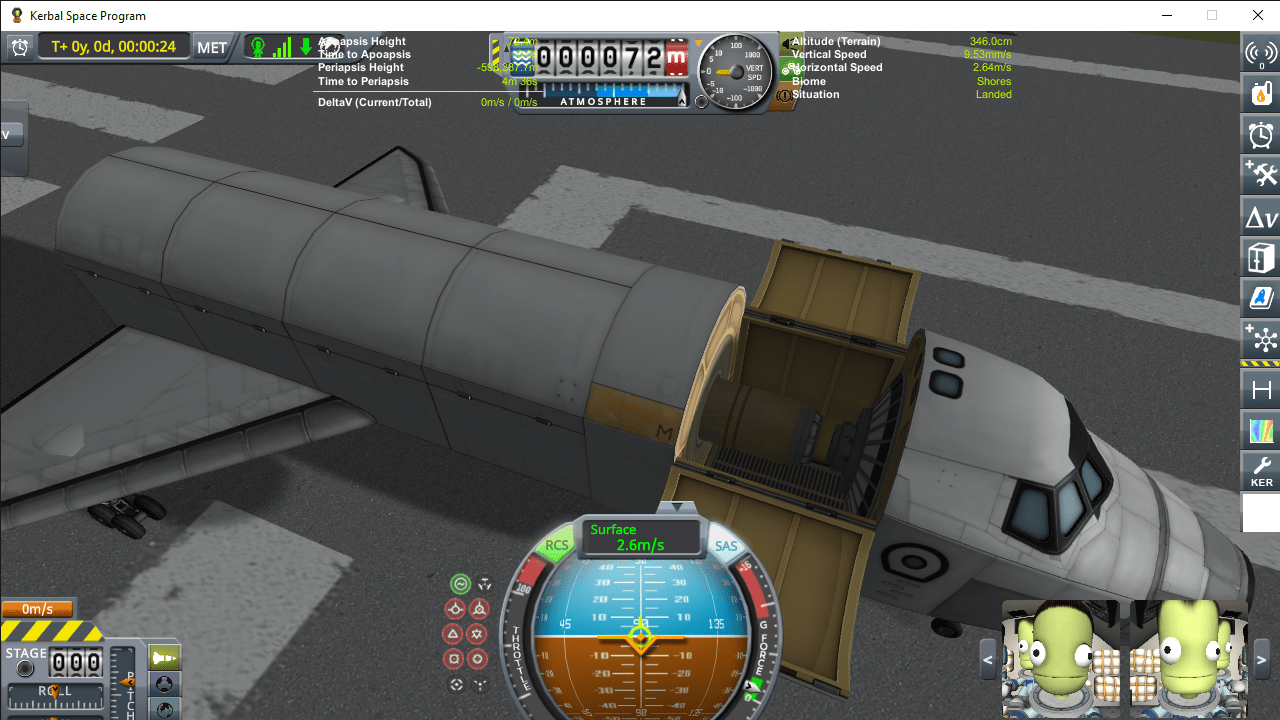The height and width of the screenshot is (720, 1280).
Task: Toggle RCS on the navball
Action: [x=558, y=546]
